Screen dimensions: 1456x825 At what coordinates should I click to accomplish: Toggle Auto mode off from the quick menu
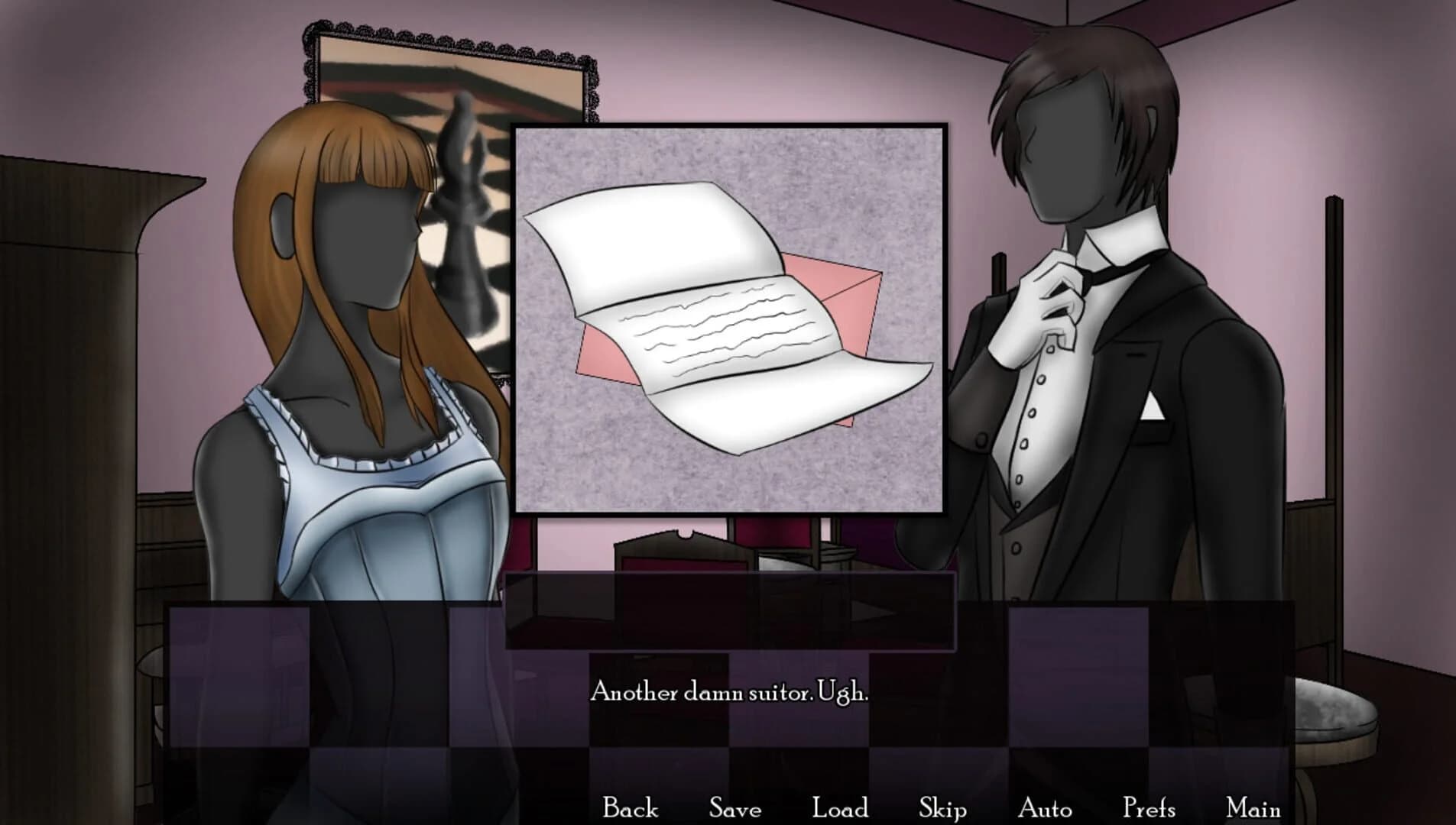coord(1046,805)
